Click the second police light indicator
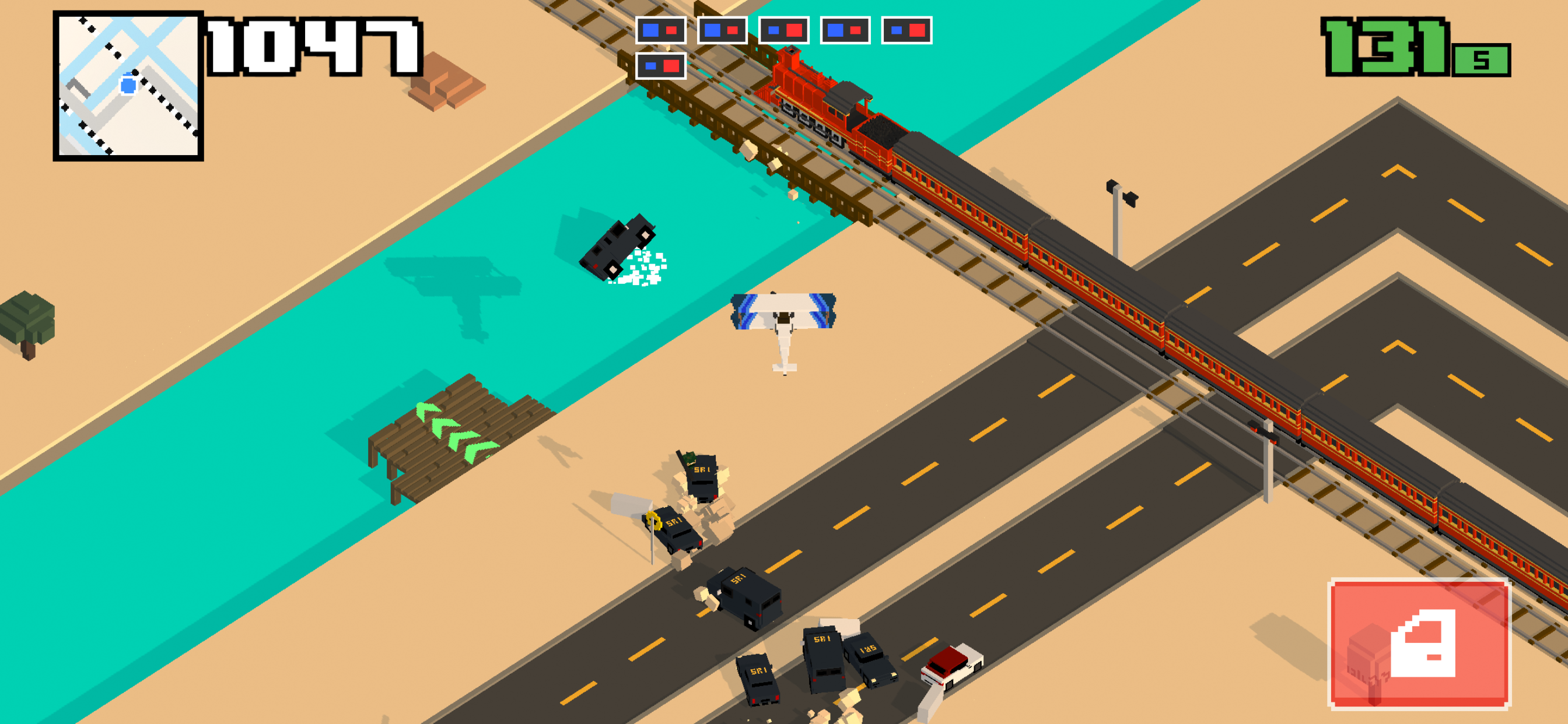This screenshot has width=1568, height=724. 722,30
